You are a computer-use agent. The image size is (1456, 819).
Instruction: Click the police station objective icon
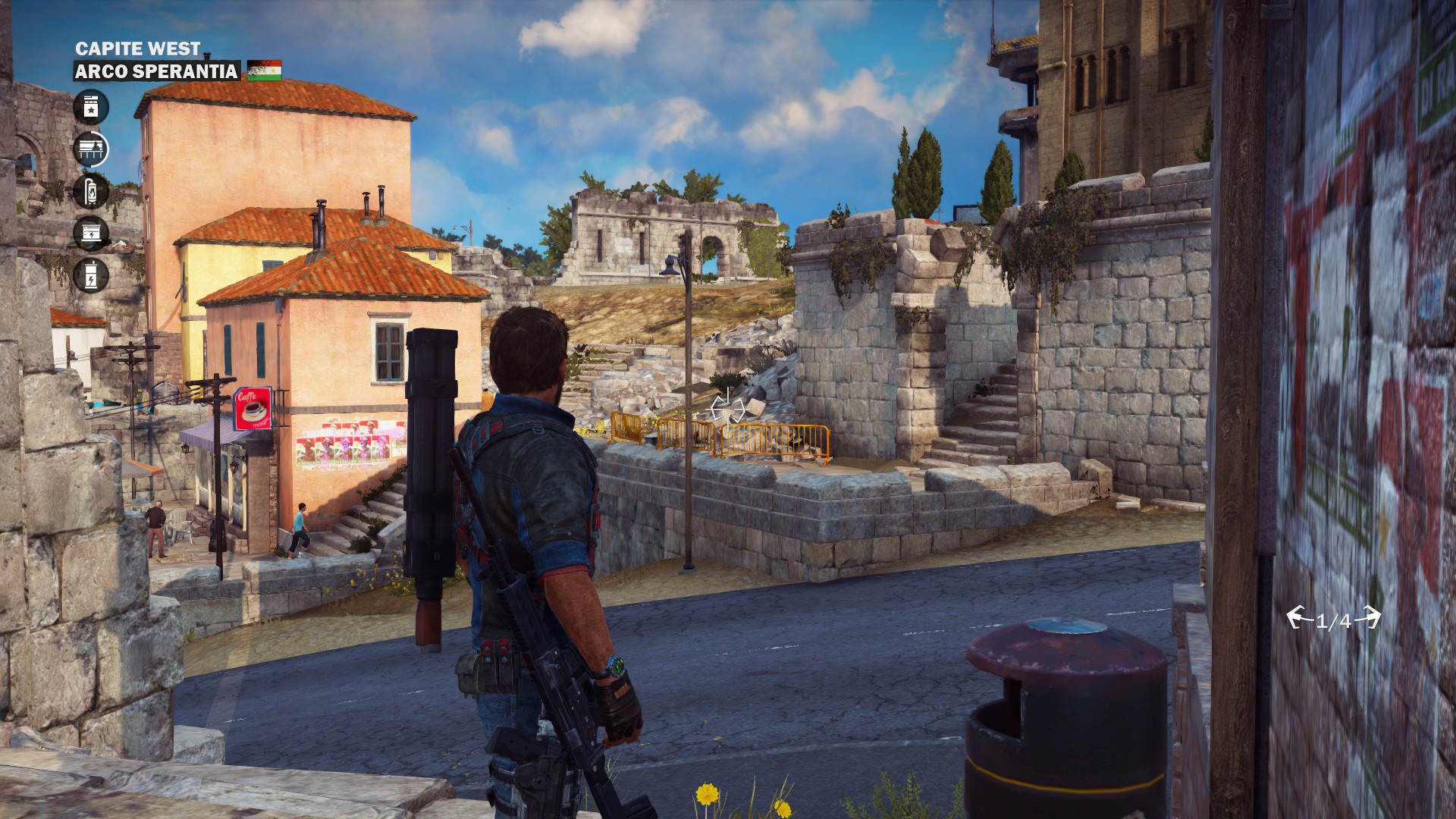tap(91, 107)
